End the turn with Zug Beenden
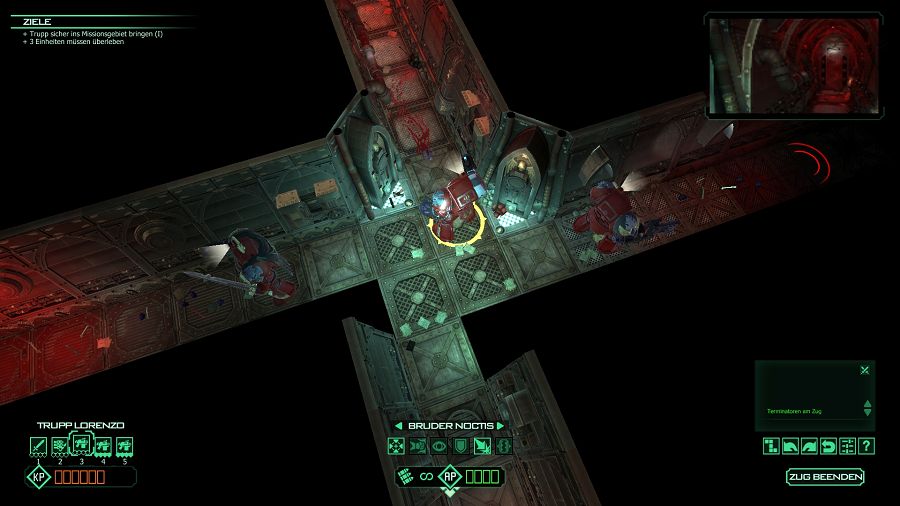The height and width of the screenshot is (506, 900). 825,477
